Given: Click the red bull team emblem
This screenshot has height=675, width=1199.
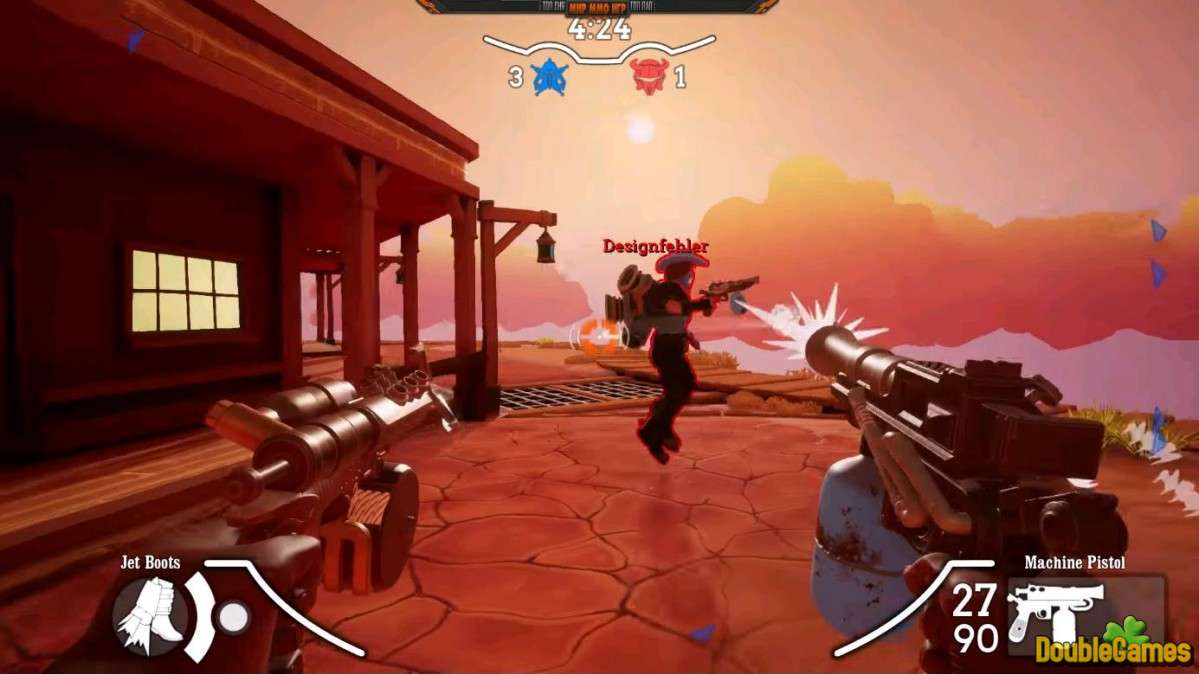Looking at the screenshot, I should pyautogui.click(x=649, y=76).
